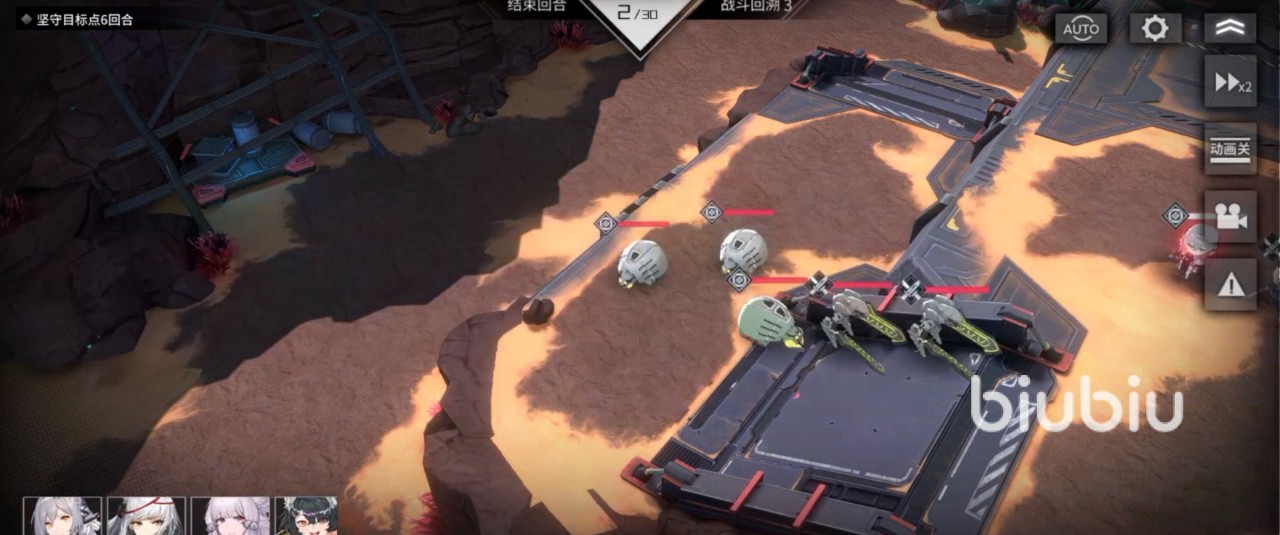The height and width of the screenshot is (535, 1280).
Task: Open the warning triangle alert button
Action: [x=1230, y=285]
